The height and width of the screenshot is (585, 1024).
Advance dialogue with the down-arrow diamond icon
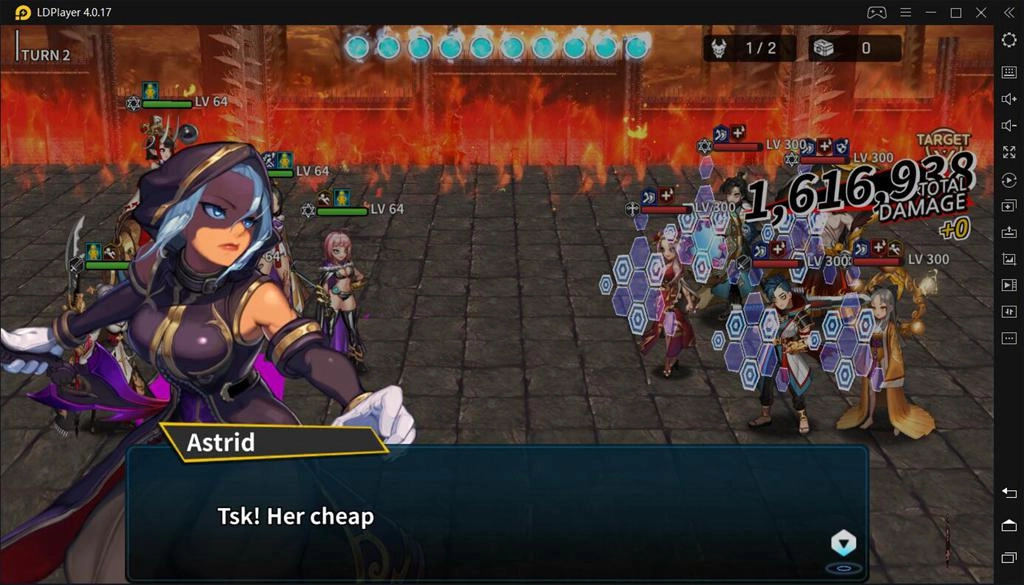[x=844, y=543]
